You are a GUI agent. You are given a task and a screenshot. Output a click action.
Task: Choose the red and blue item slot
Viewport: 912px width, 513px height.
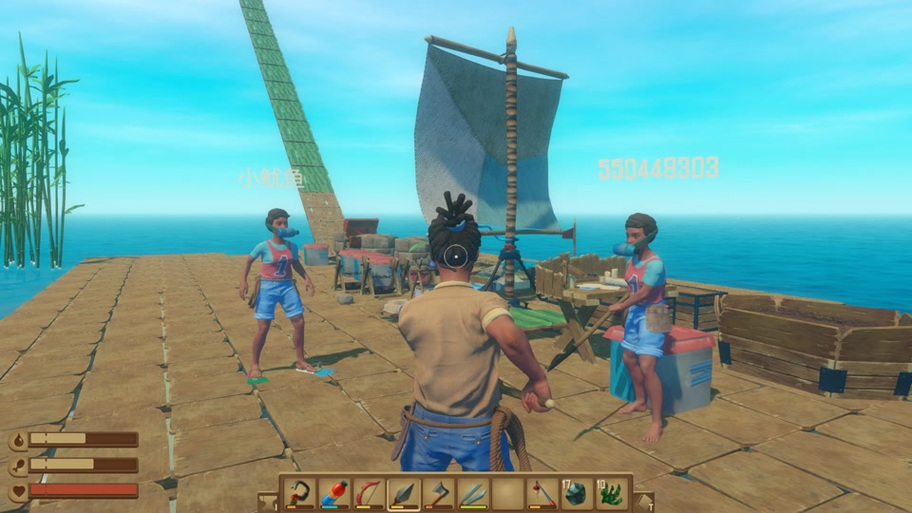334,493
